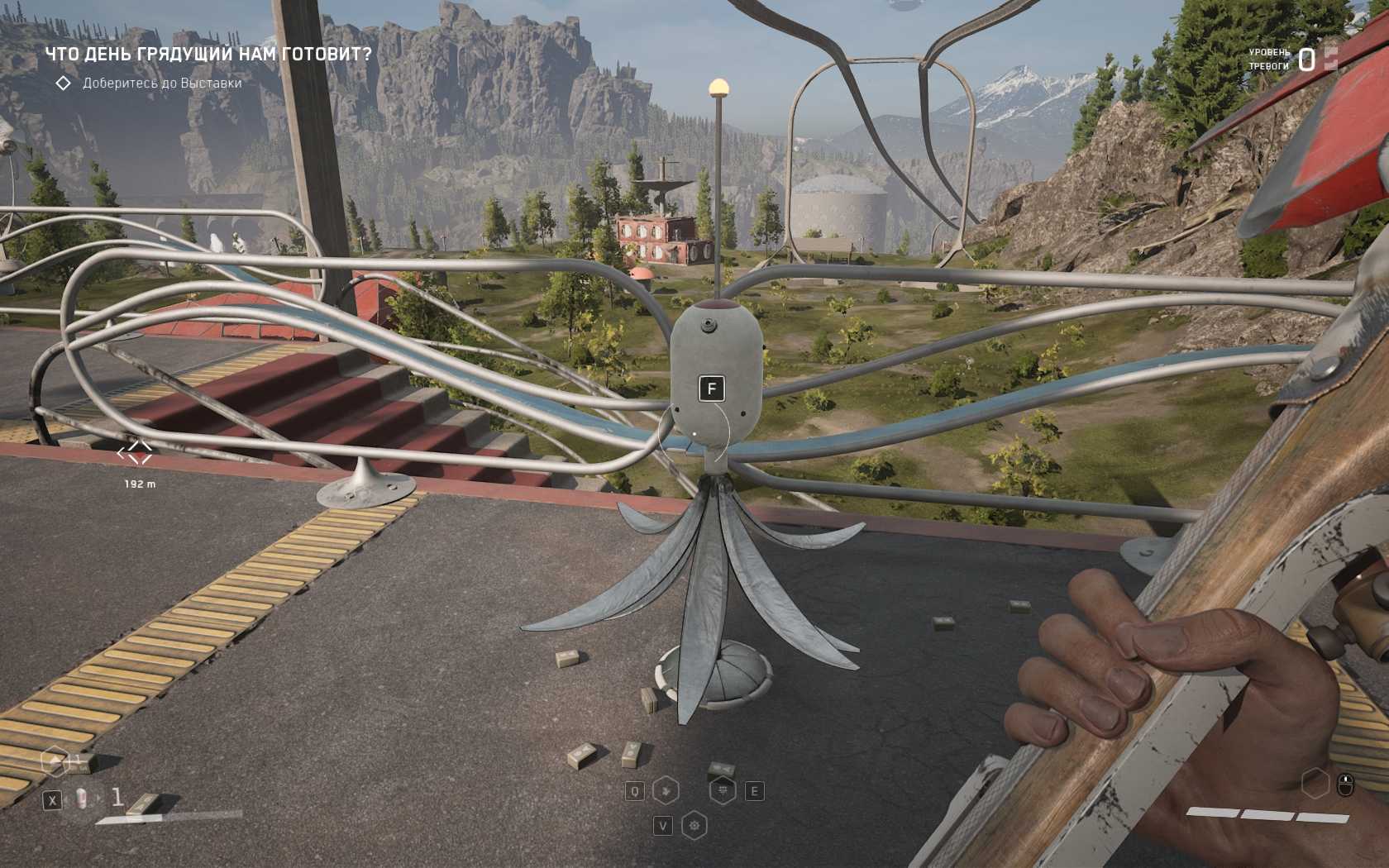1389x868 pixels.
Task: Click the objective "Доберитесь до Выставки"
Action: pyautogui.click(x=162, y=83)
